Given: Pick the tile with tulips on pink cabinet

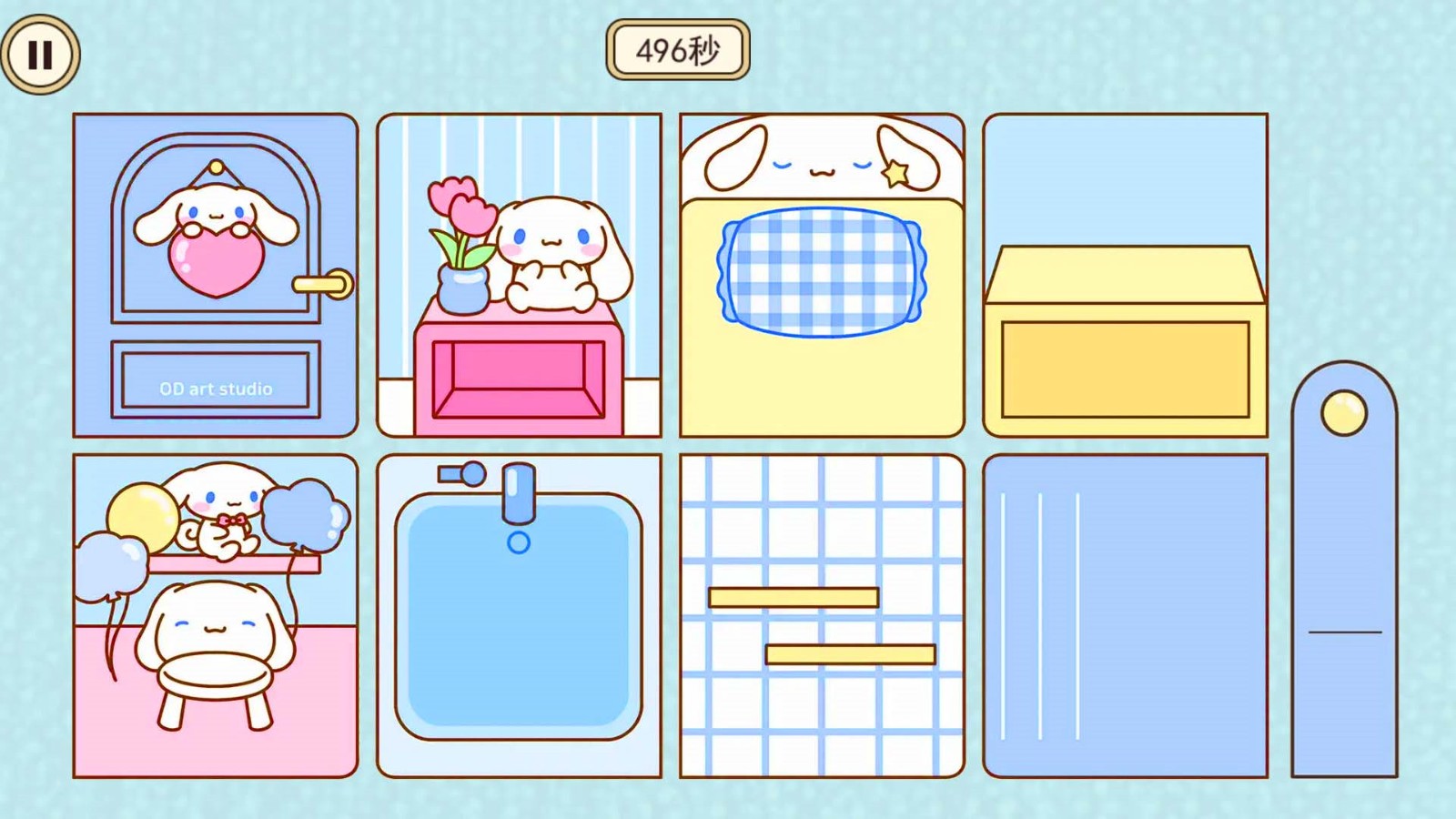Looking at the screenshot, I should [519, 275].
